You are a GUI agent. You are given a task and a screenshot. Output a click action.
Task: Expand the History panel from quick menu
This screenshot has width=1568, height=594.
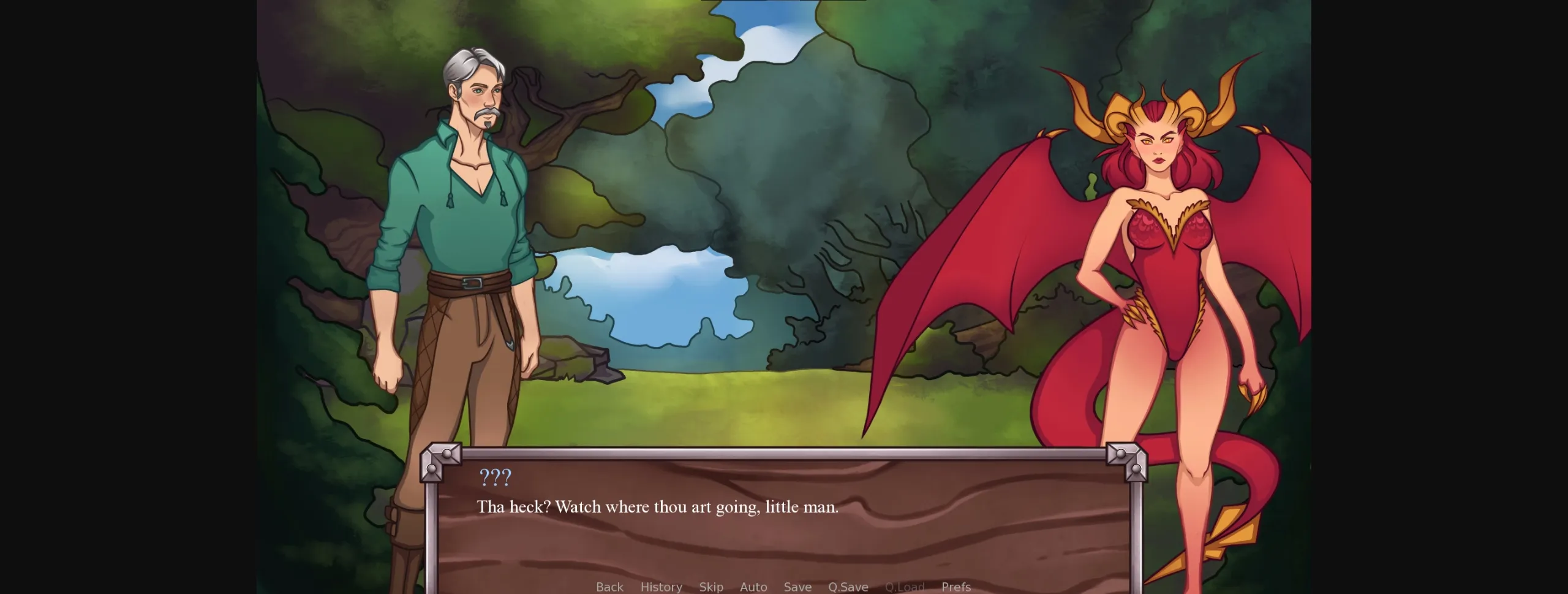661,587
